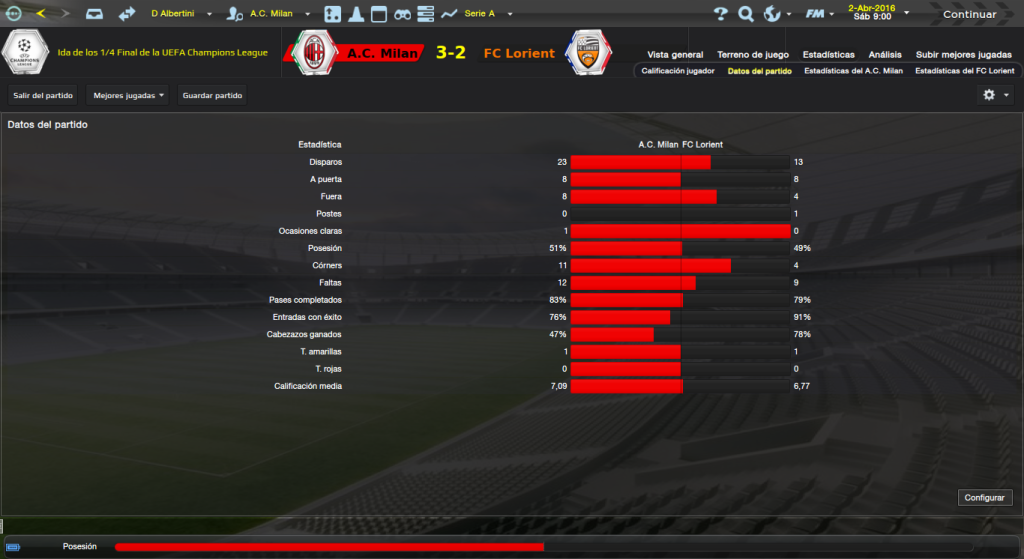Screen dimensions: 1024x559
Task: Switch to the Vista general tab
Action: pyautogui.click(x=675, y=54)
